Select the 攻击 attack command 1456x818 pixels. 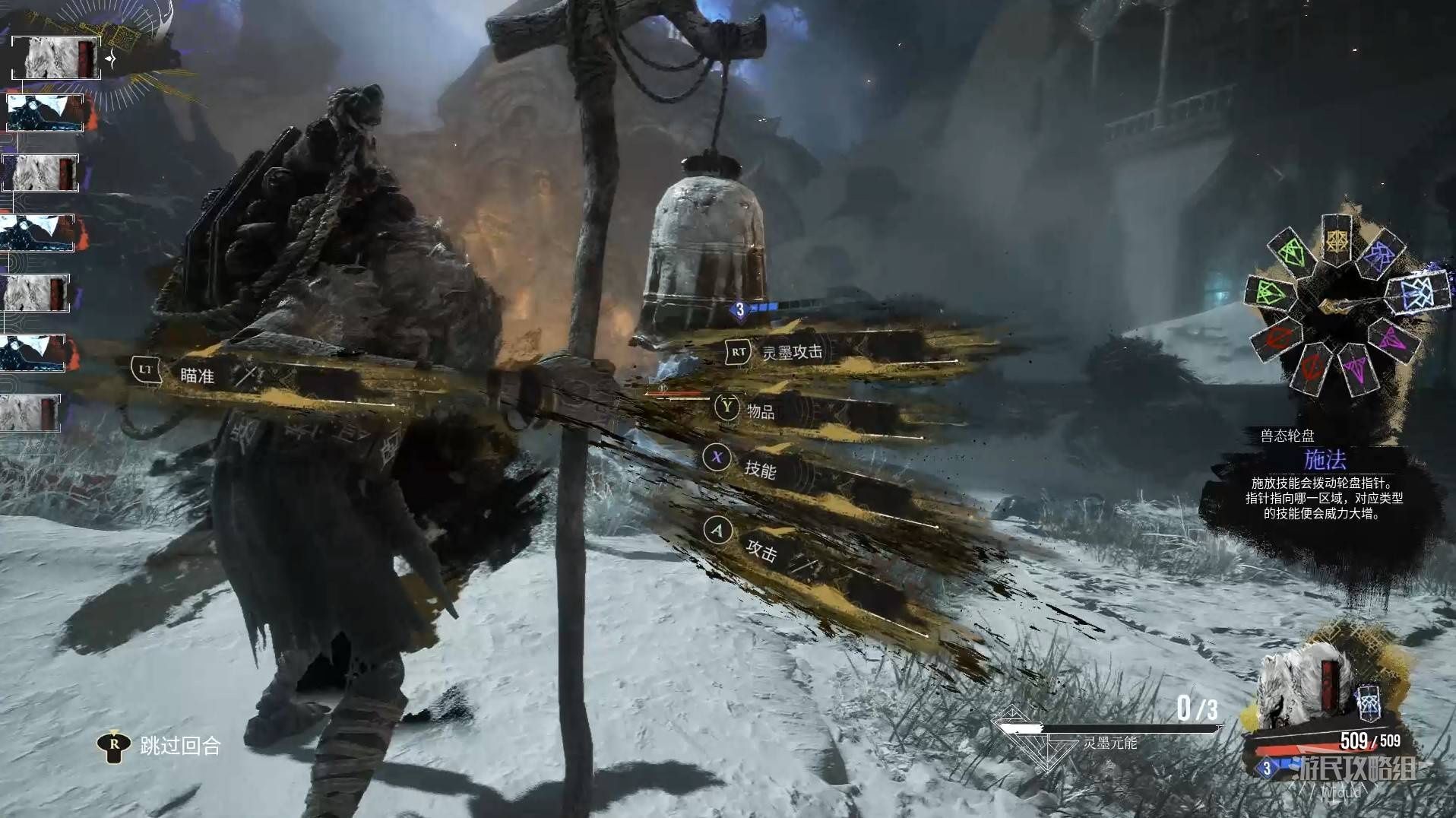760,549
